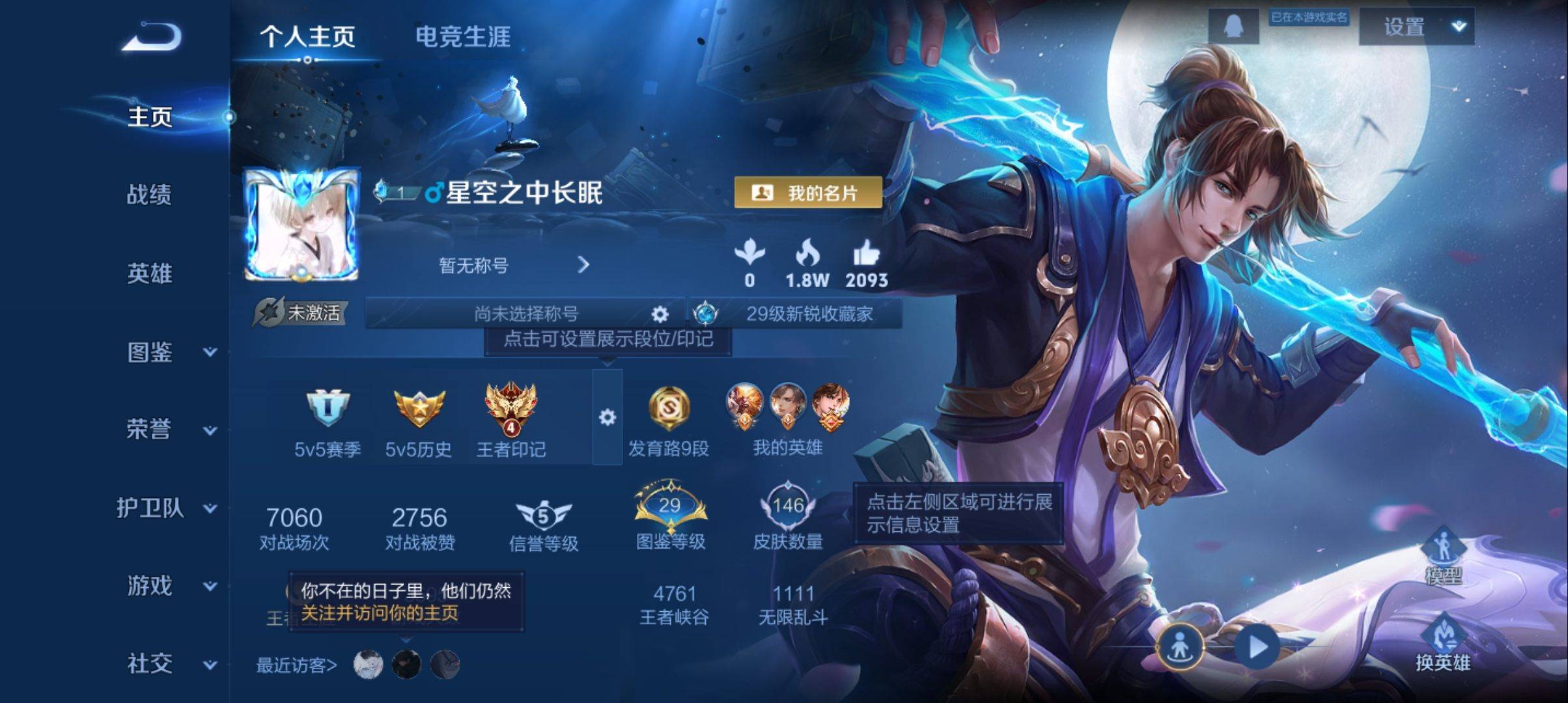Expand the 图鉴 sidebar section
This screenshot has height=703, width=1568.
(x=151, y=353)
